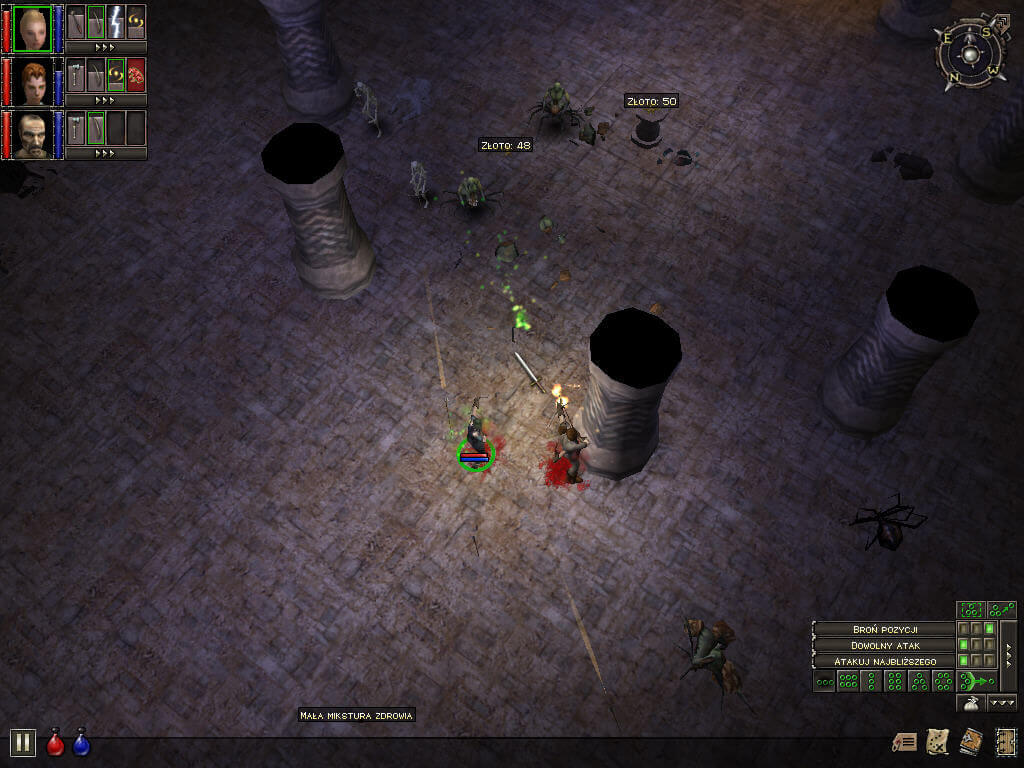Click the 'Broń pozycji' order label

tap(884, 629)
